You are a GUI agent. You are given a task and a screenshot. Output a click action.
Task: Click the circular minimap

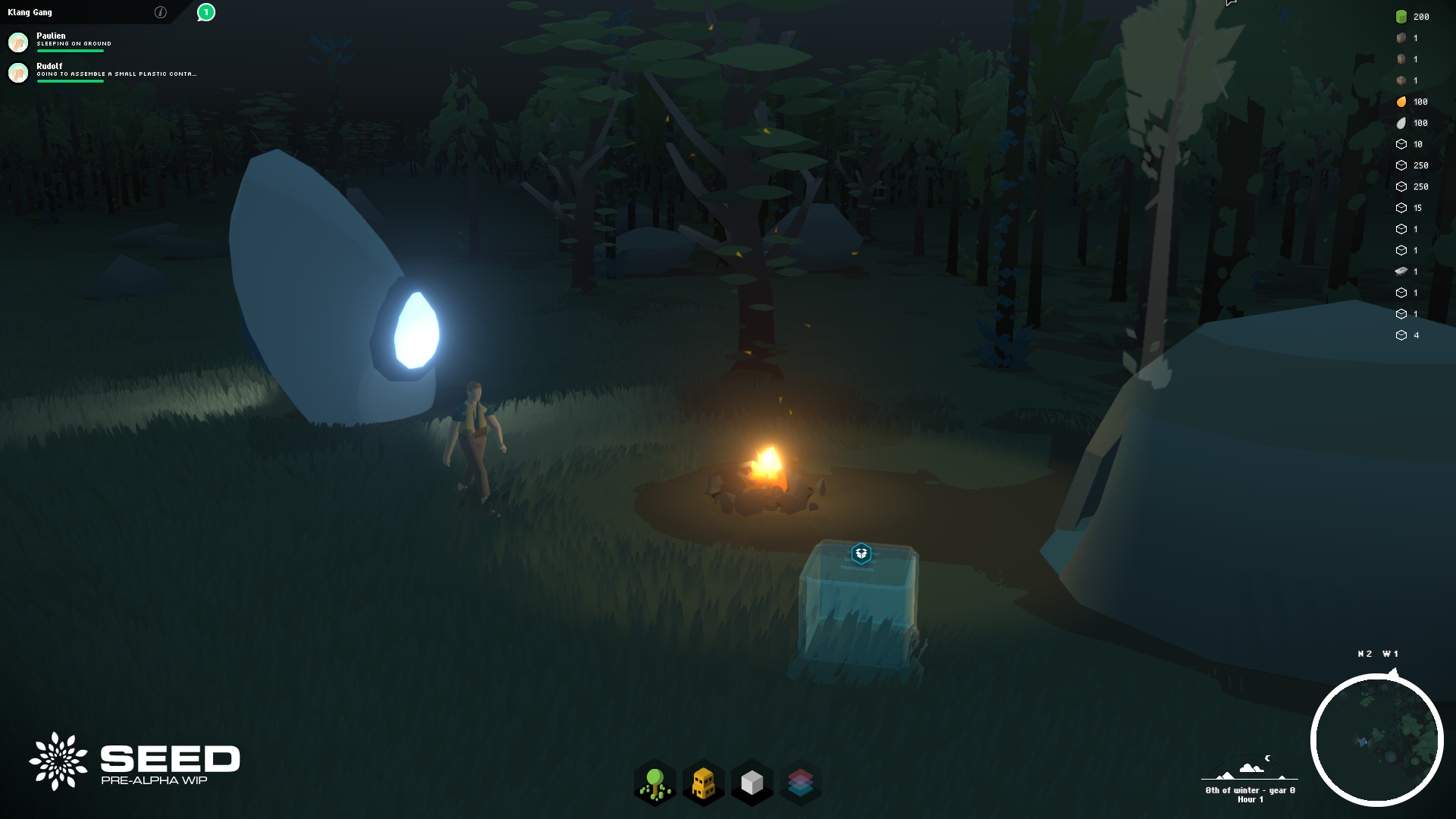tap(1376, 739)
